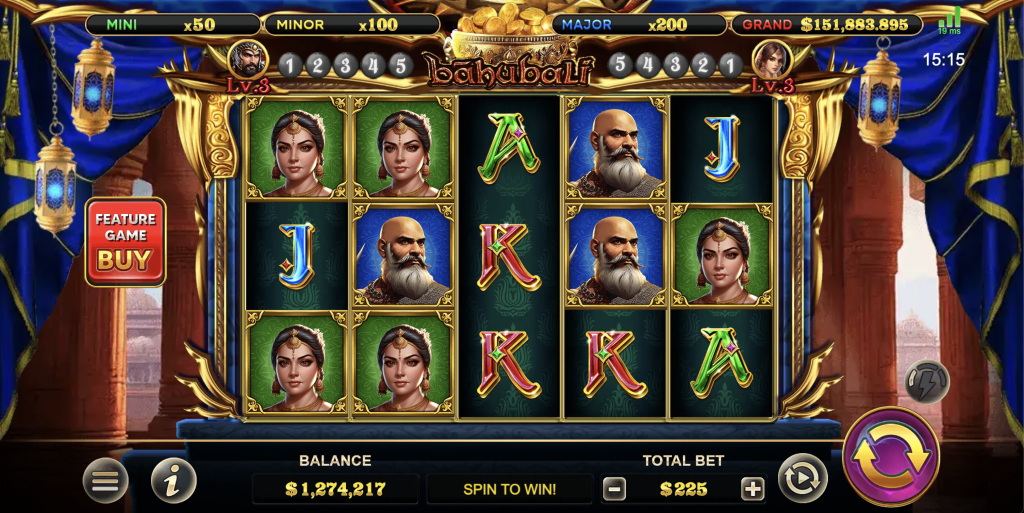
Task: Decrease the total bet amount
Action: (x=615, y=489)
